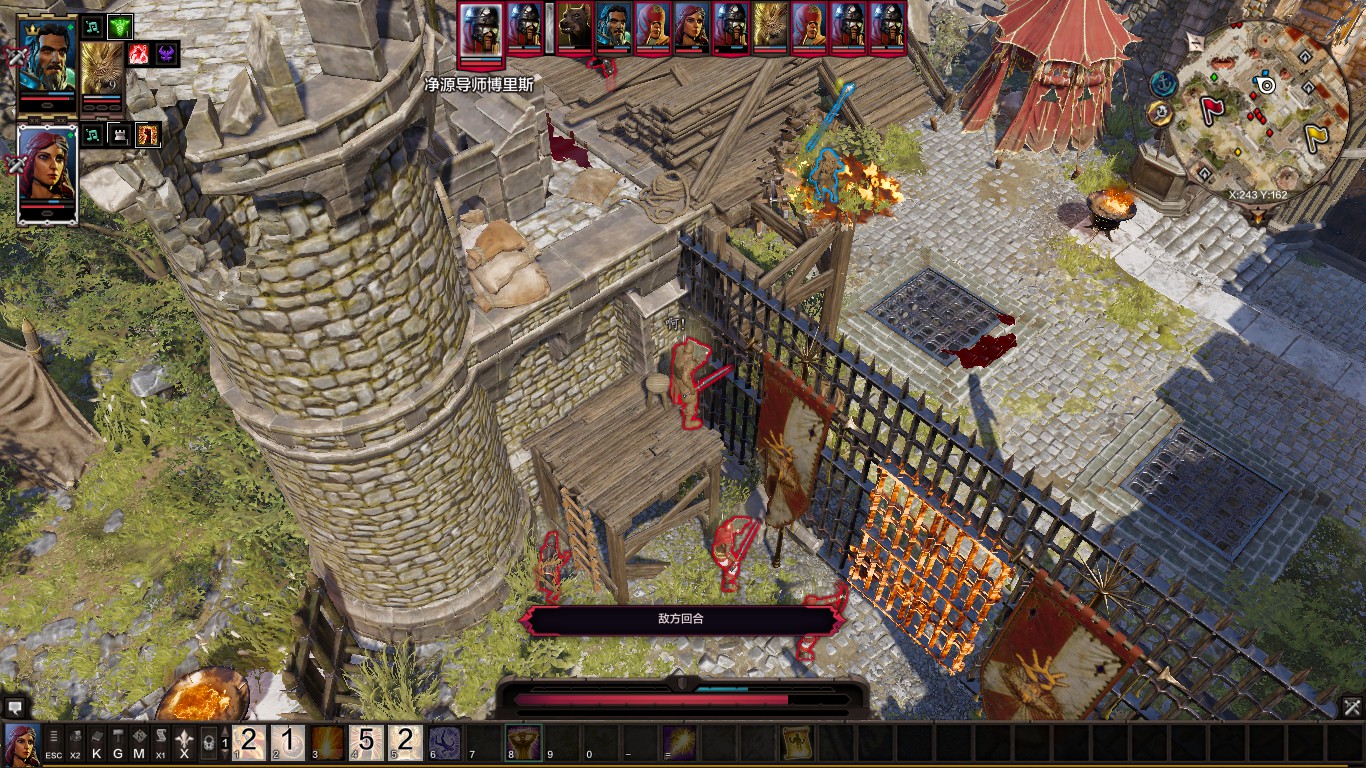Click the blue anchor waypoint button
The width and height of the screenshot is (1366, 768).
click(x=1162, y=84)
